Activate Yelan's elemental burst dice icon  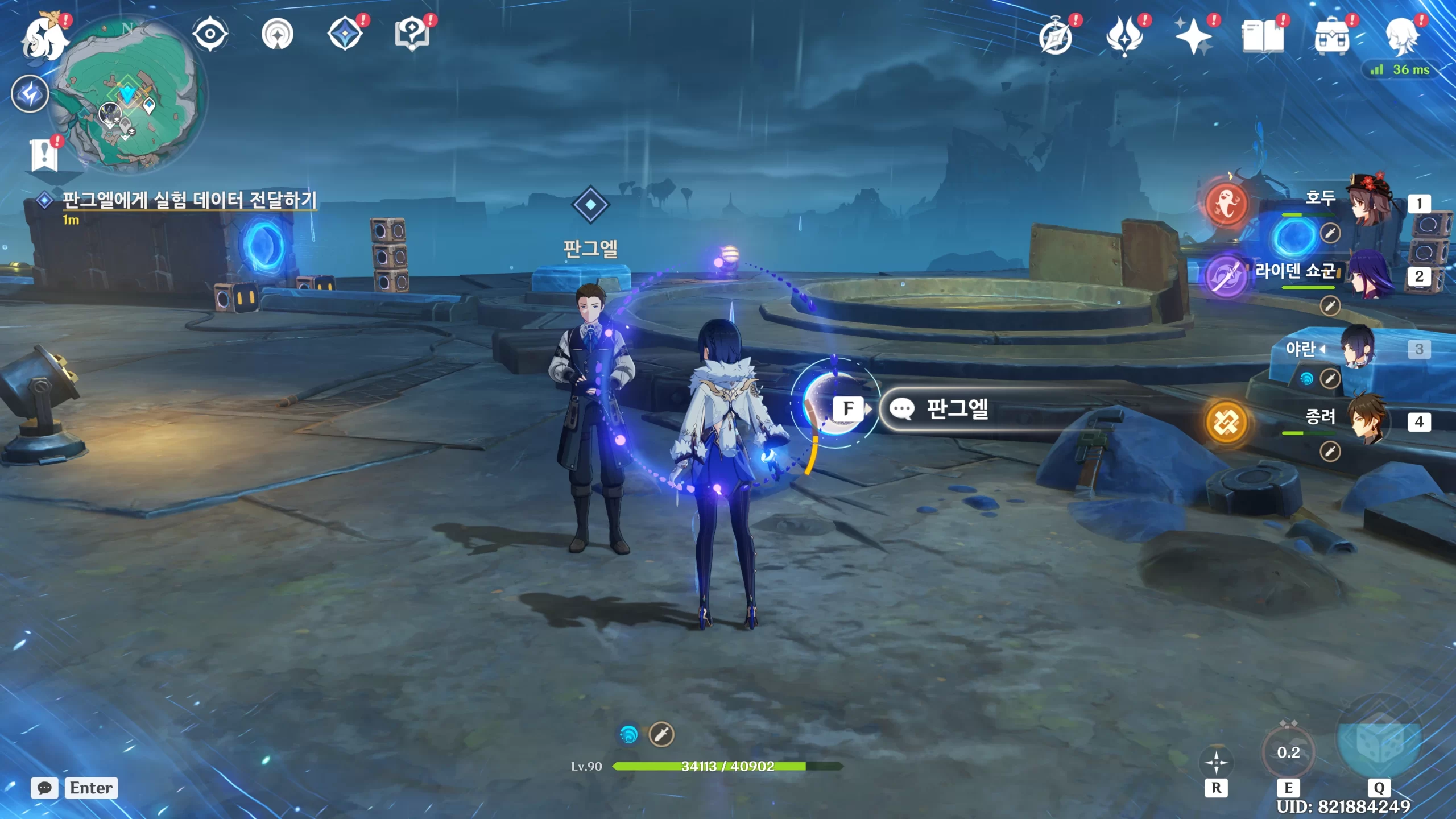click(x=1379, y=742)
